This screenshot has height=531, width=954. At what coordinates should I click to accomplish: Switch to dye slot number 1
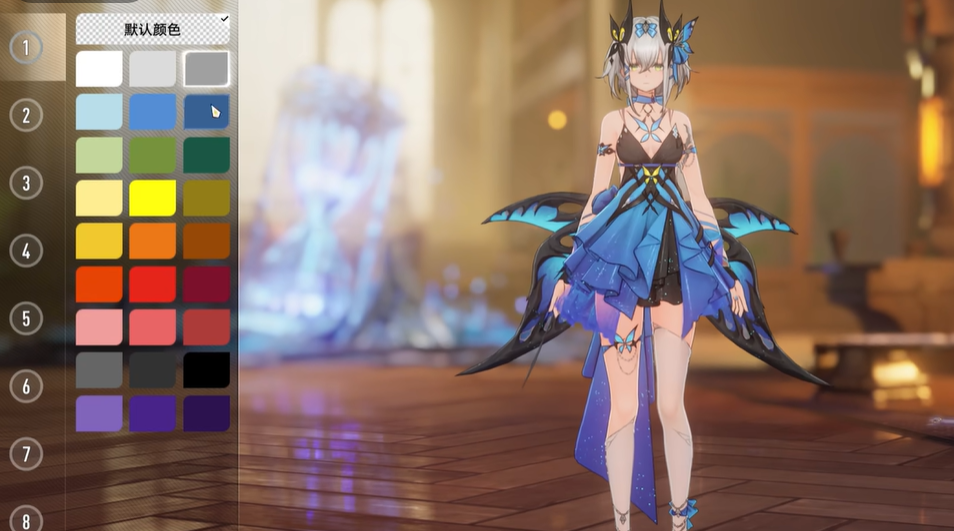click(26, 46)
